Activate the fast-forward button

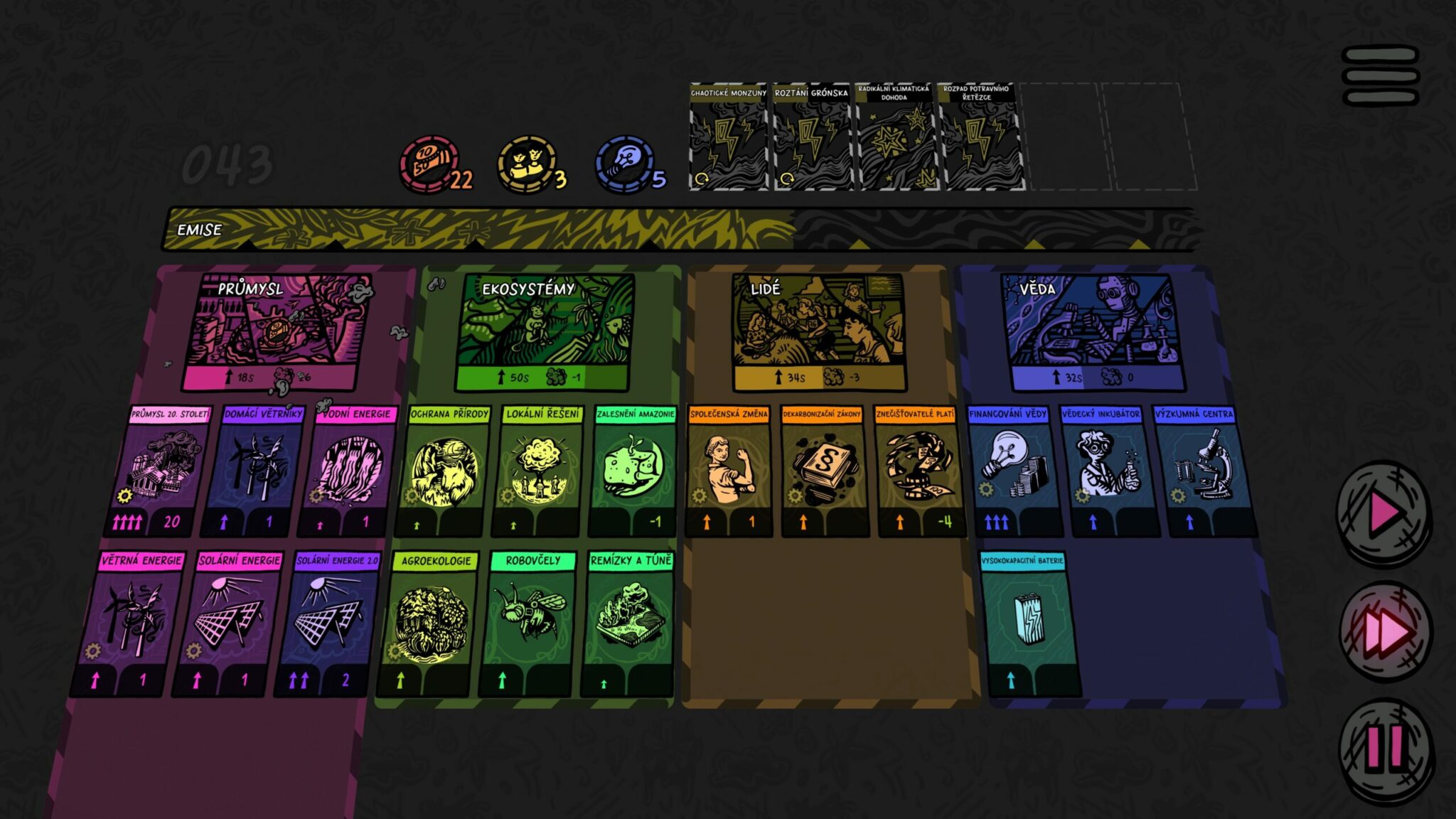1383,631
